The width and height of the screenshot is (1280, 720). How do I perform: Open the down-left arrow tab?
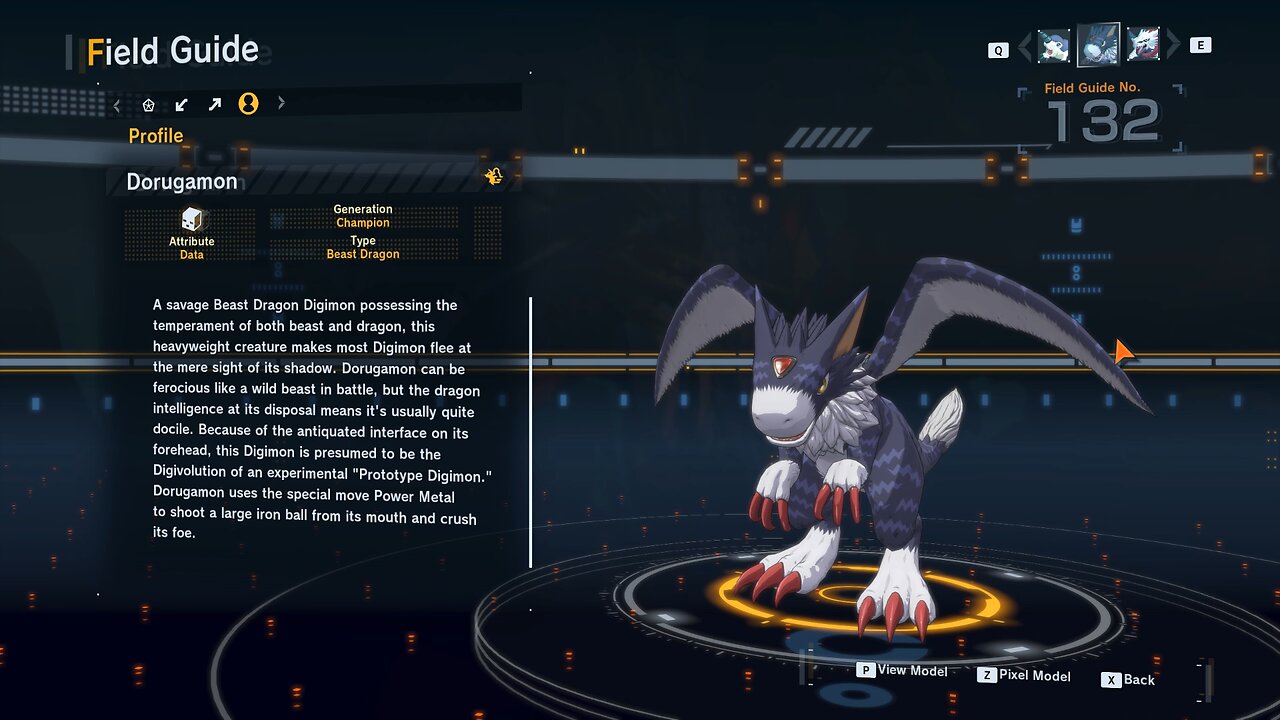182,104
